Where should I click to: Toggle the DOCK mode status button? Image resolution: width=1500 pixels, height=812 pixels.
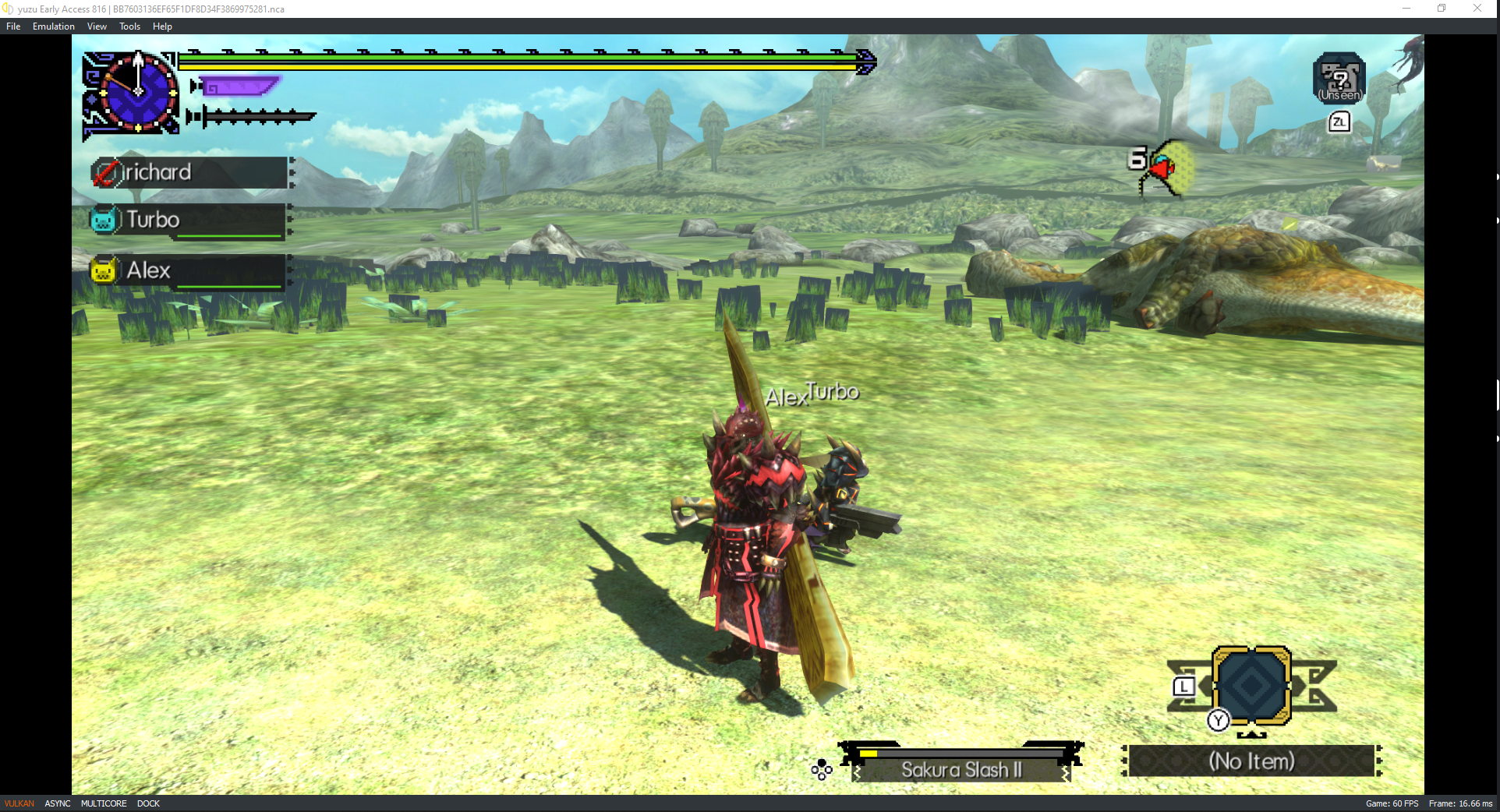(148, 803)
